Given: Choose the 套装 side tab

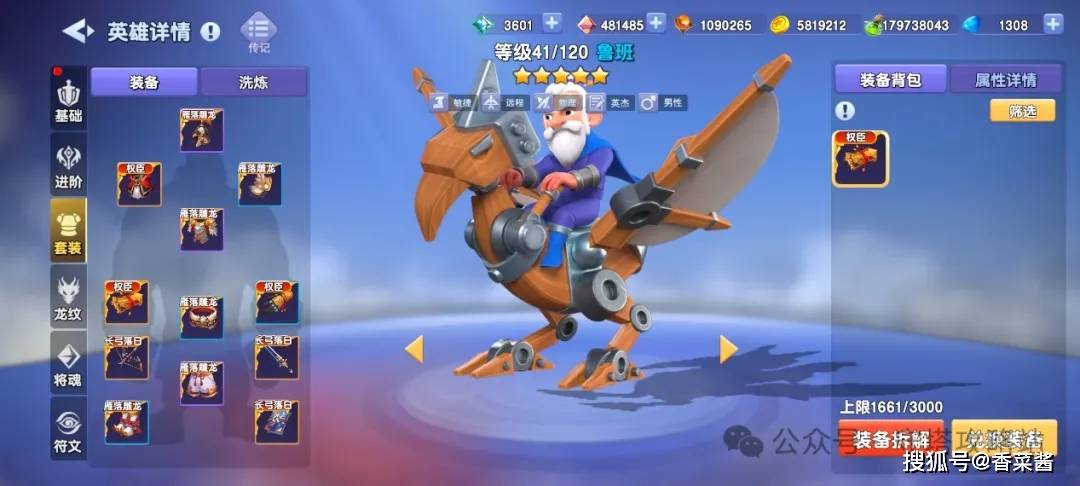Looking at the screenshot, I should pos(69,231).
